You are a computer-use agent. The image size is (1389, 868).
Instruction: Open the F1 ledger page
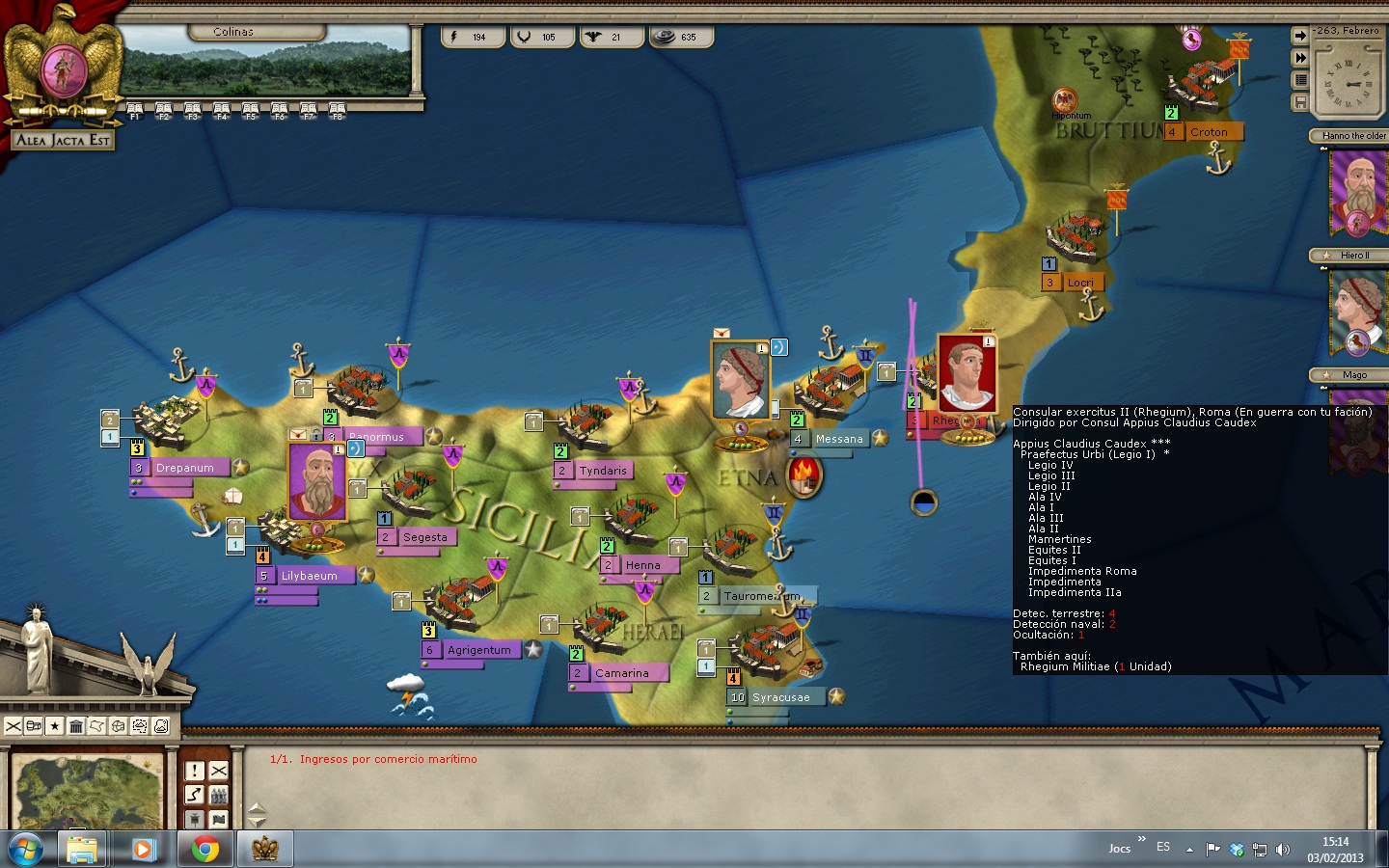pos(134,110)
